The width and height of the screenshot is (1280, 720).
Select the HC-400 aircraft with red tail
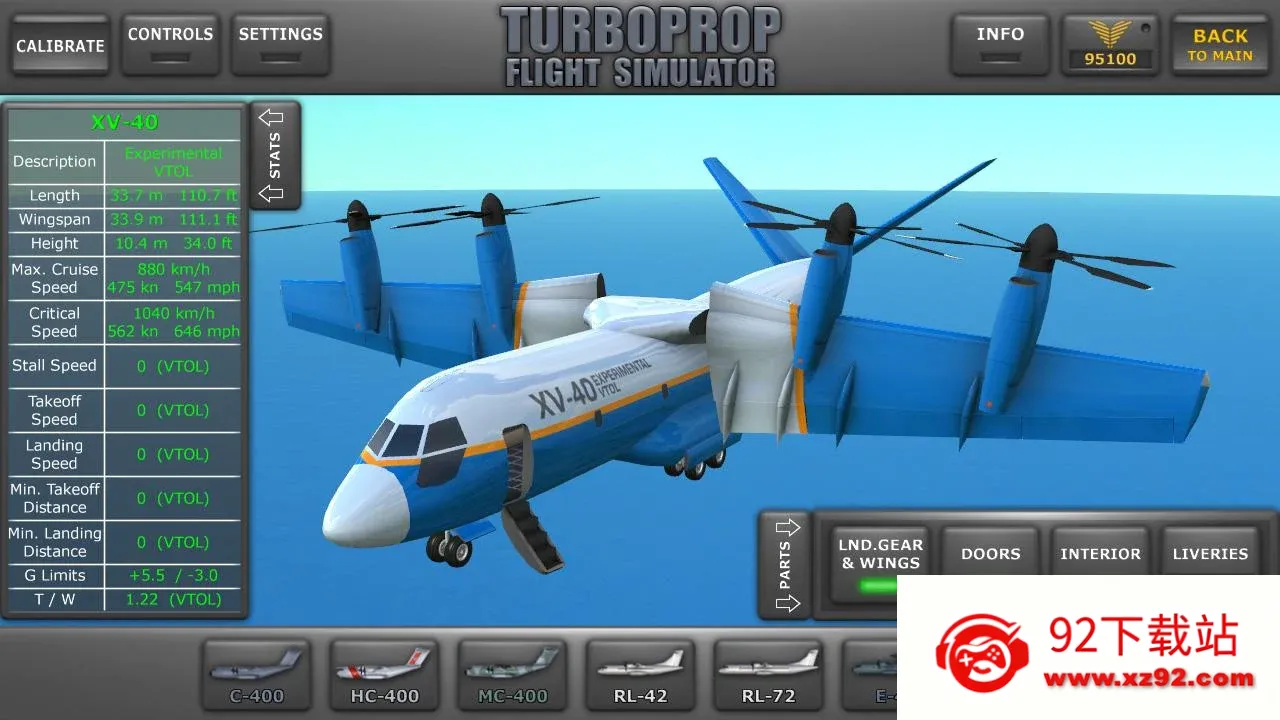coord(384,672)
